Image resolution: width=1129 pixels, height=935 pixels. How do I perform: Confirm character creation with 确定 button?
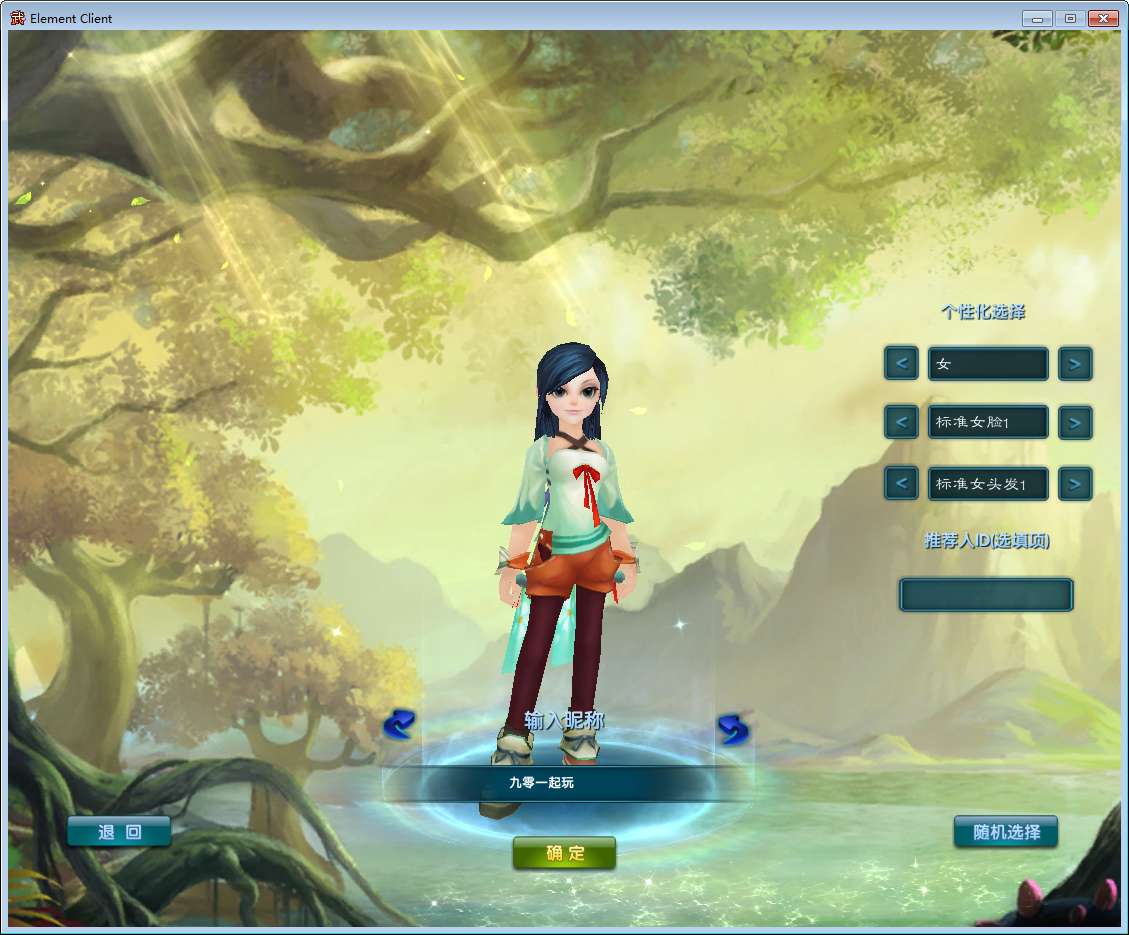coord(564,853)
